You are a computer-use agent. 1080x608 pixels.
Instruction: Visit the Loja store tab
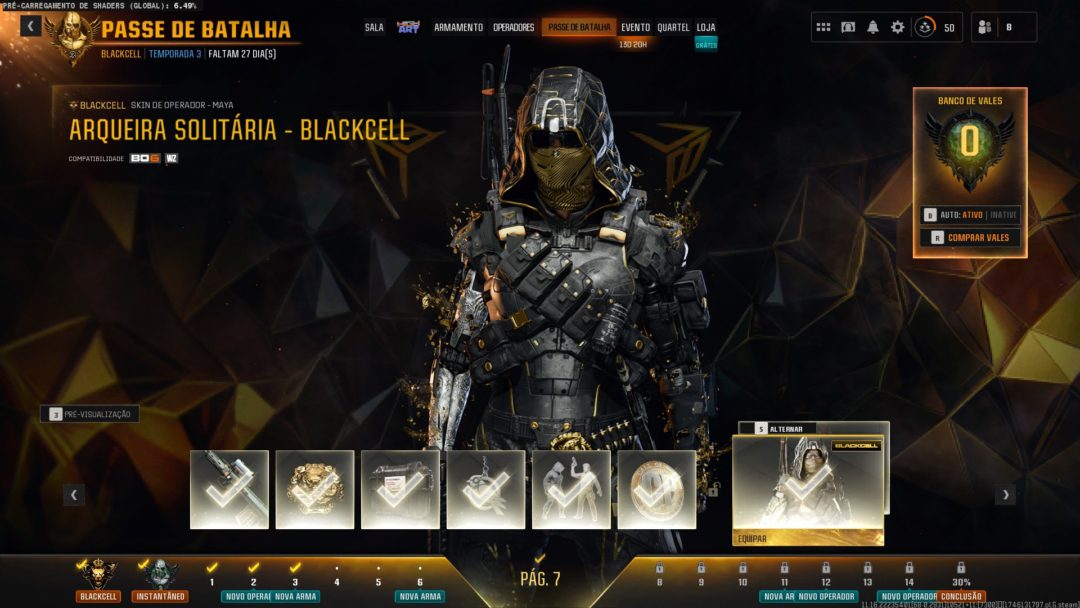[706, 28]
